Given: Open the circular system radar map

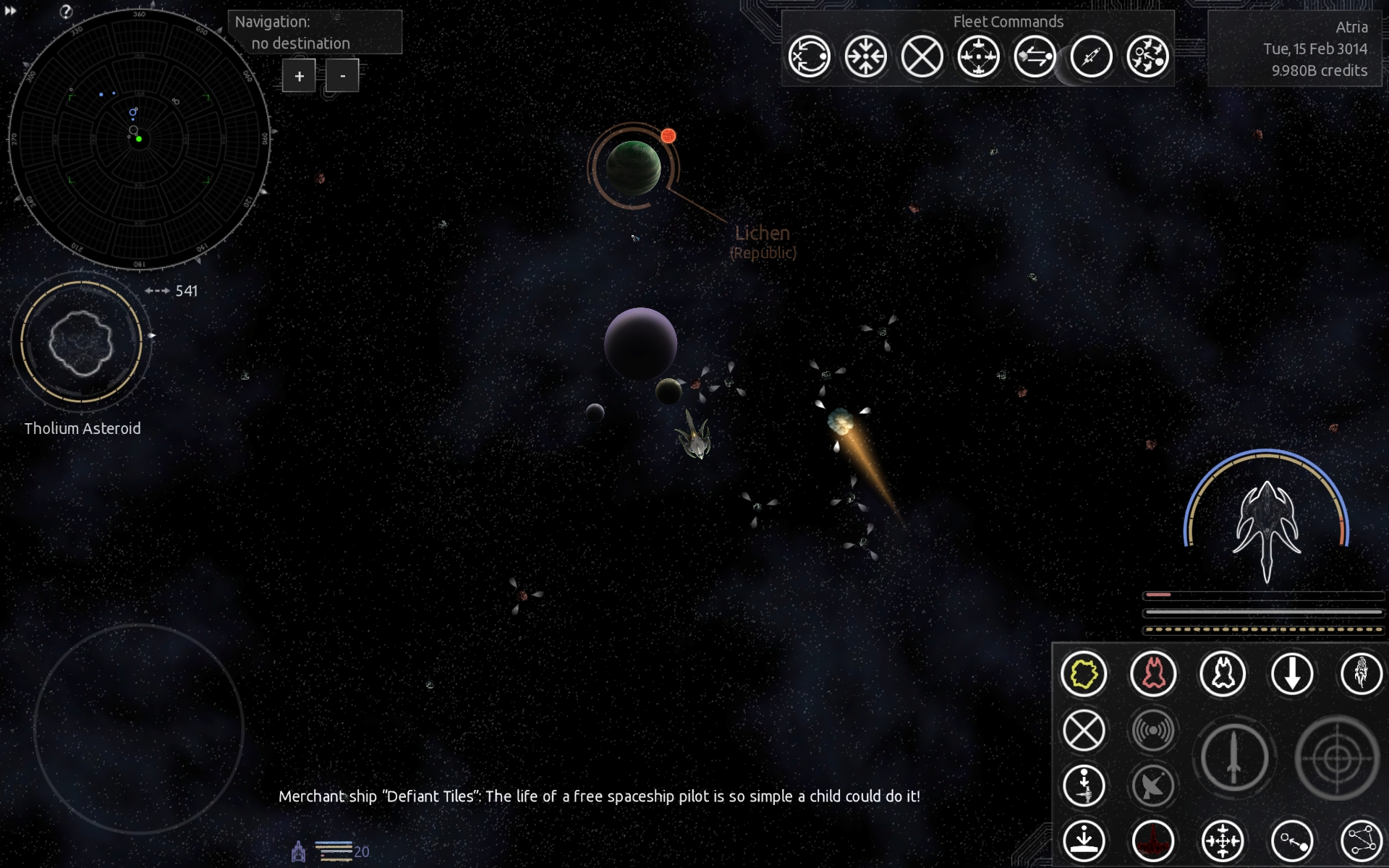Looking at the screenshot, I should (139, 139).
